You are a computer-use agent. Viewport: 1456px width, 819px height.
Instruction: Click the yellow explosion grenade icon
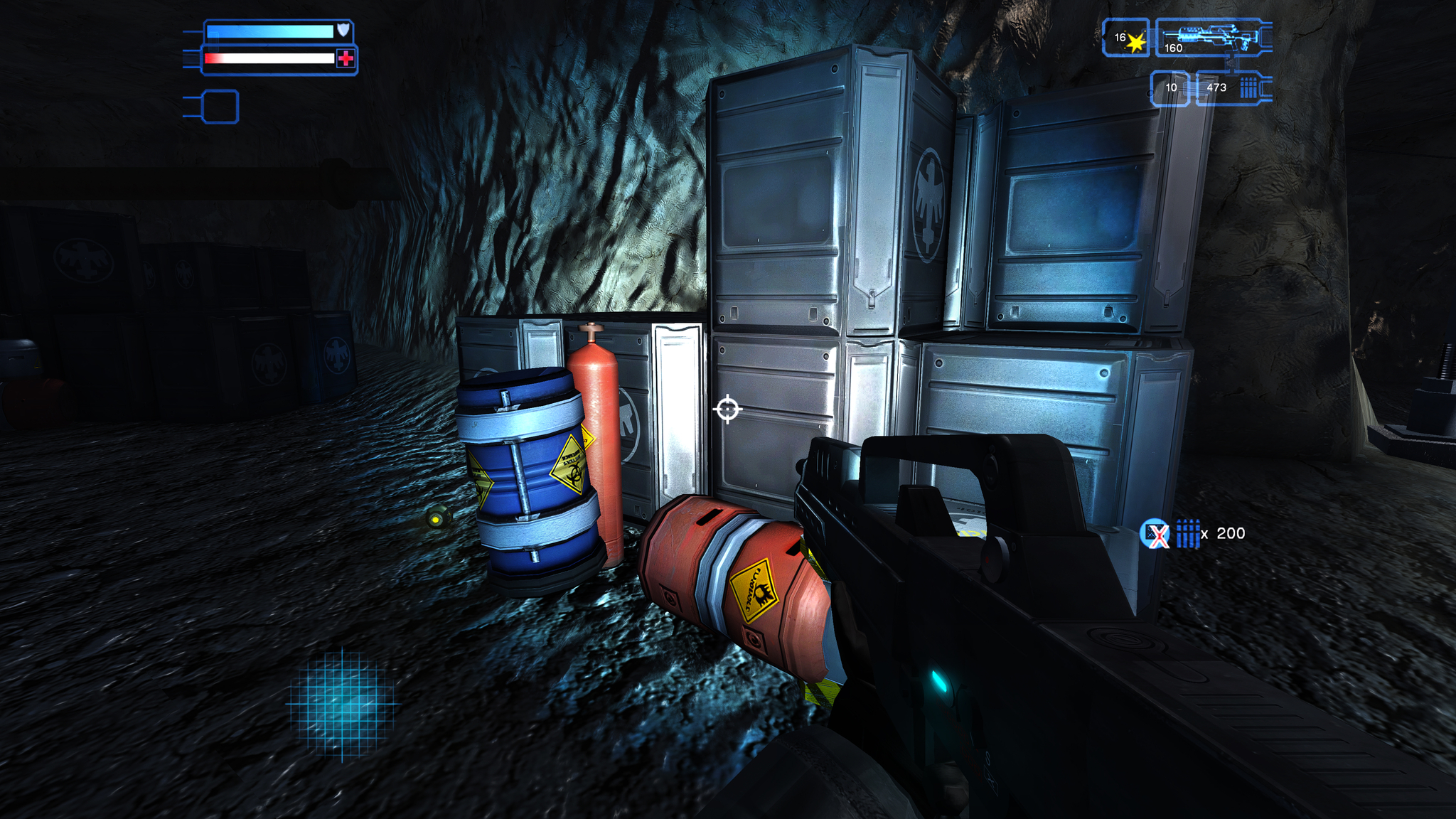coord(1135,43)
